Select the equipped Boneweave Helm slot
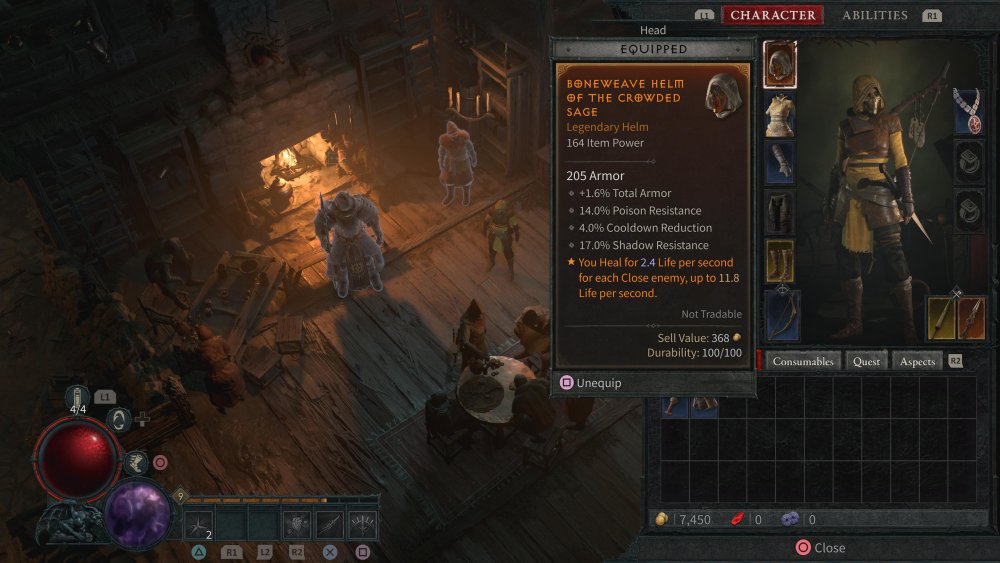Screen dimensions: 1000x563 (780, 65)
